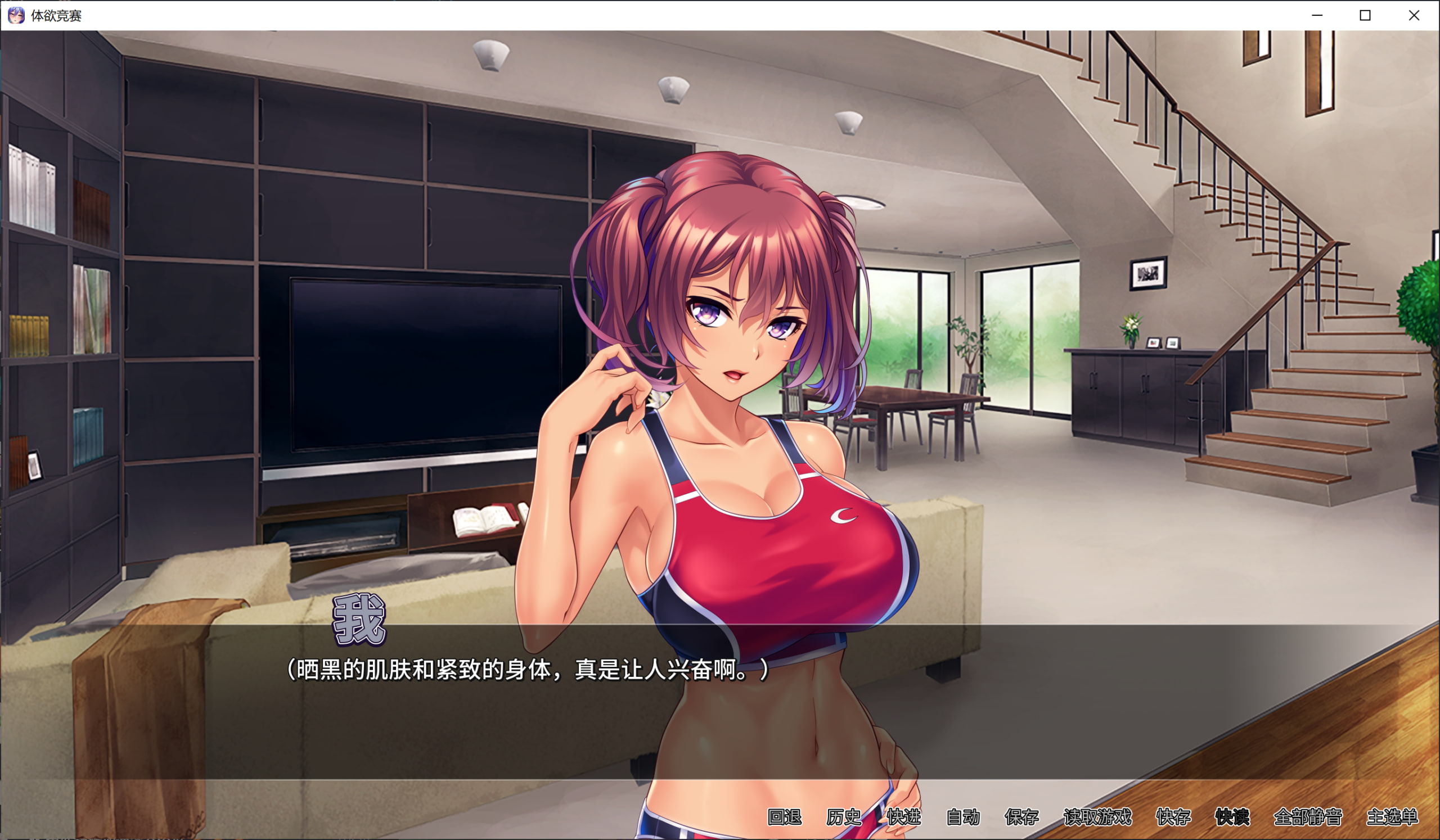Click the 回退 rollback button
The image size is (1440, 840).
[x=784, y=816]
